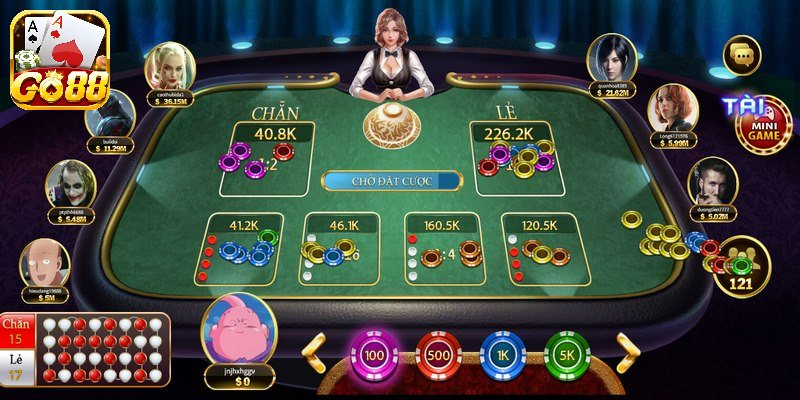The image size is (800, 400).
Task: Bet on the 46.1K side box
Action: tap(342, 249)
